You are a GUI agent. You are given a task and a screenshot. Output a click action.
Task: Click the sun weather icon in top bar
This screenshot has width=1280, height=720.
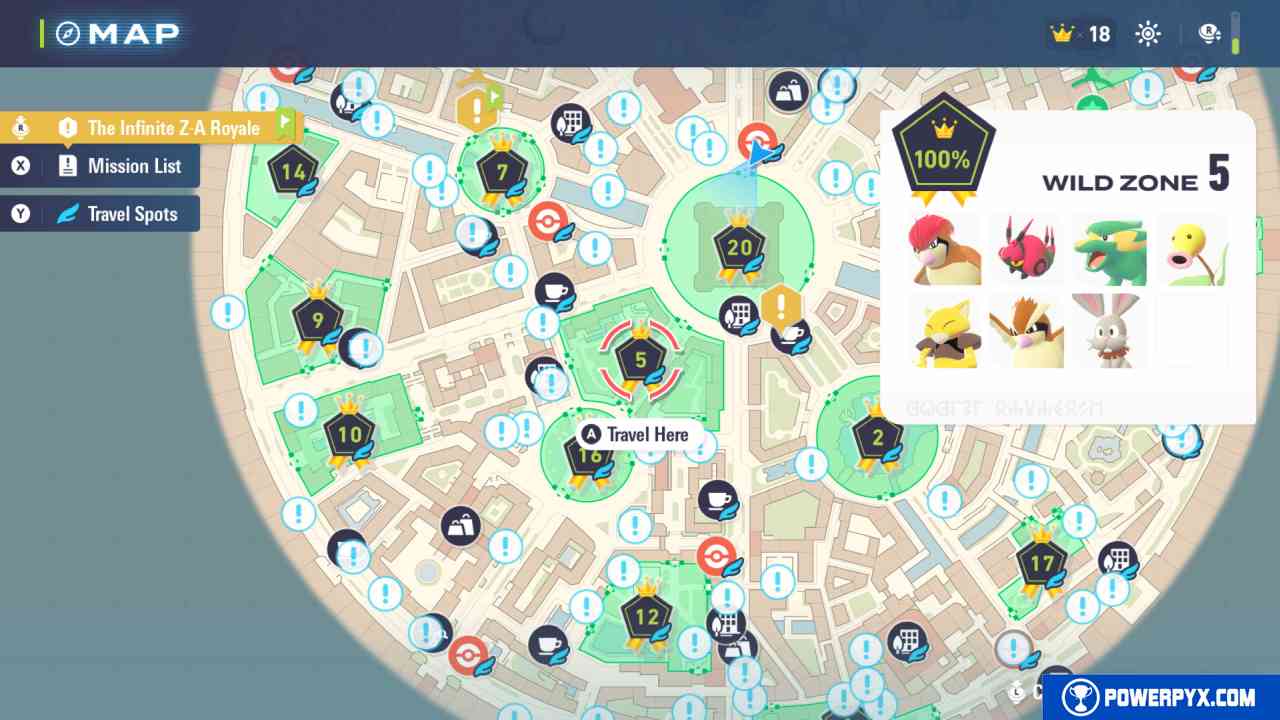click(1147, 33)
